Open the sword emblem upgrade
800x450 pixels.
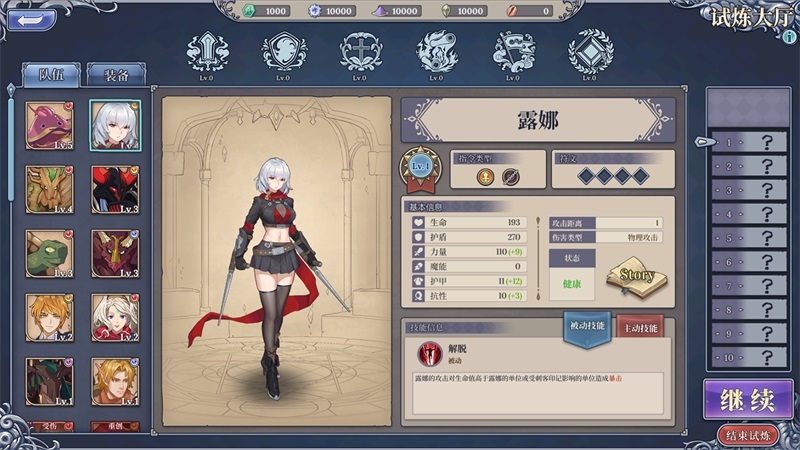[x=208, y=51]
